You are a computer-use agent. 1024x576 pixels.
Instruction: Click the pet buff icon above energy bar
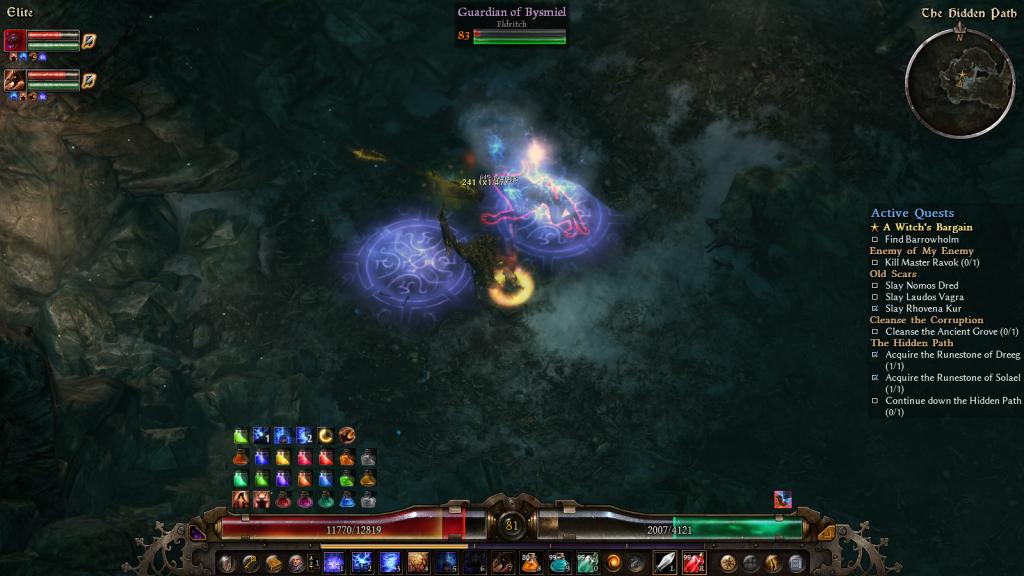pos(782,499)
